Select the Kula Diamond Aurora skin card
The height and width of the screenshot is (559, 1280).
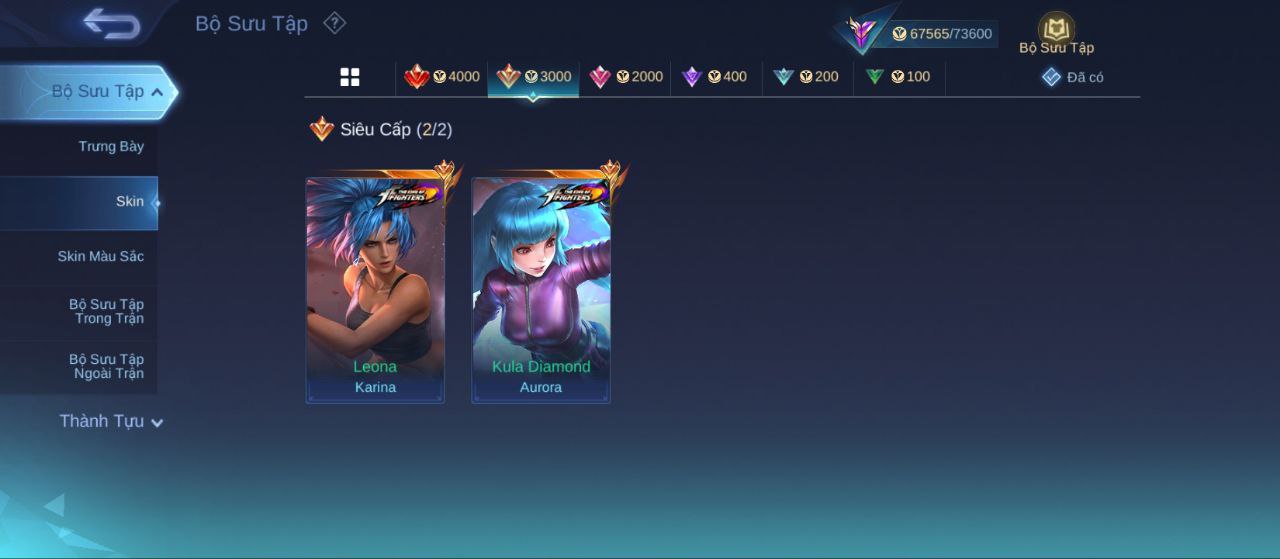click(541, 290)
